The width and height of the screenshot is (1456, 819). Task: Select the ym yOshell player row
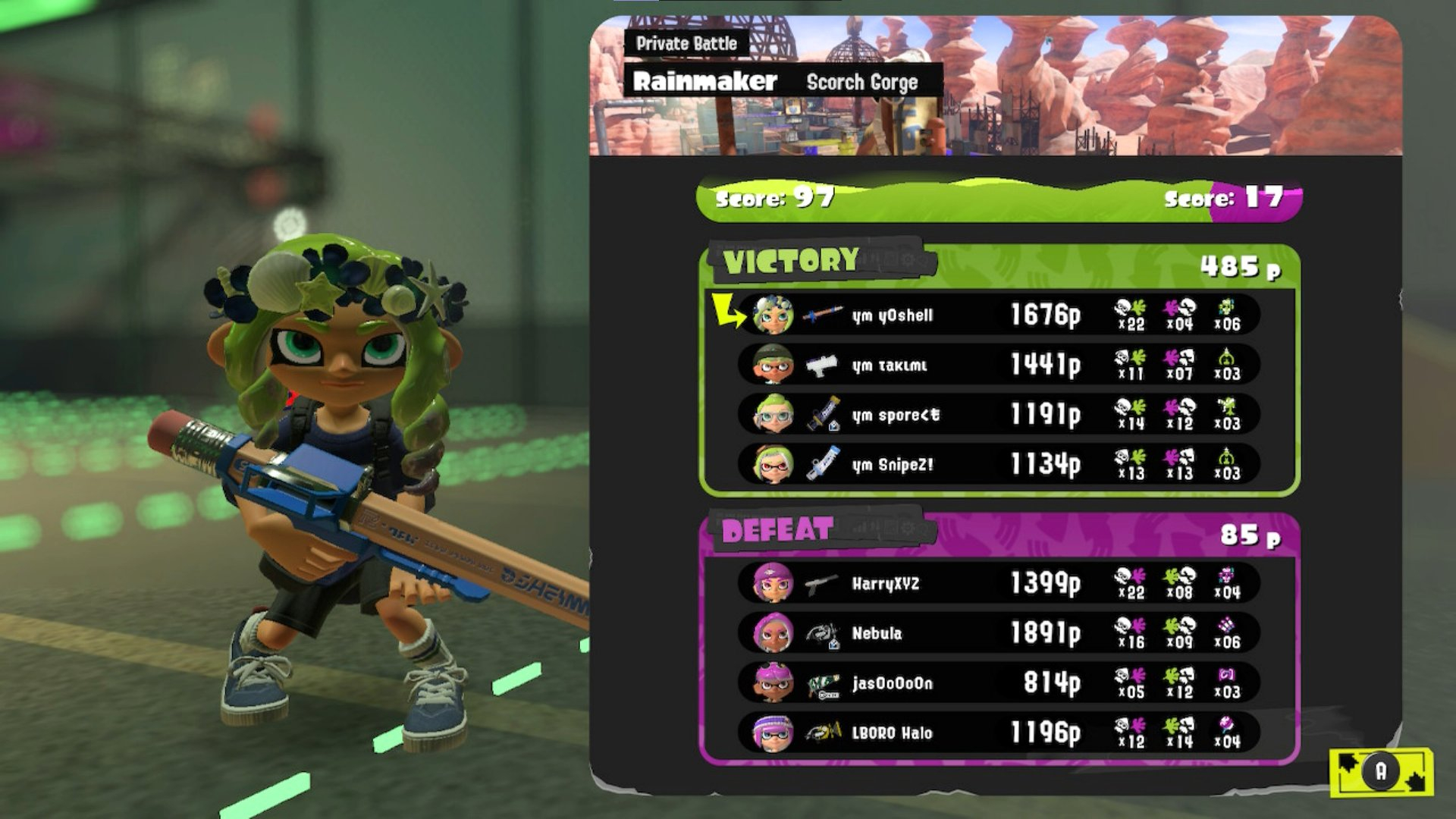pyautogui.click(x=998, y=315)
